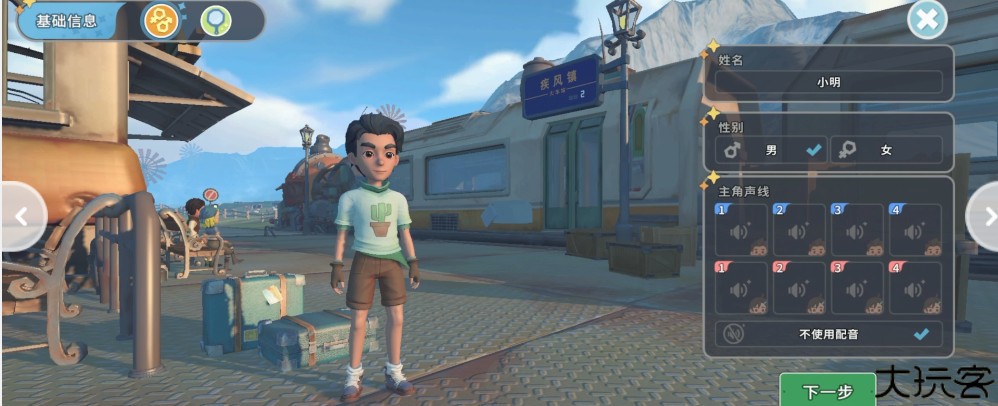Choose red voice option number 3

[857, 289]
